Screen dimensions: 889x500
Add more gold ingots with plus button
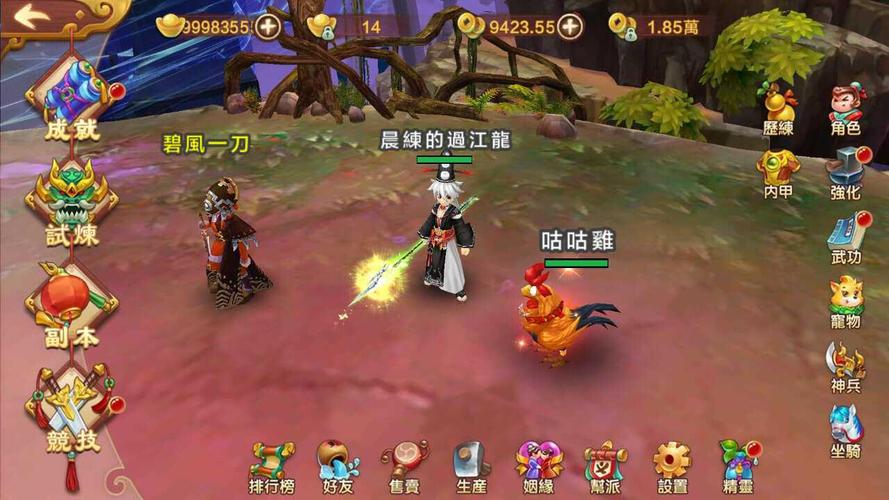click(267, 26)
